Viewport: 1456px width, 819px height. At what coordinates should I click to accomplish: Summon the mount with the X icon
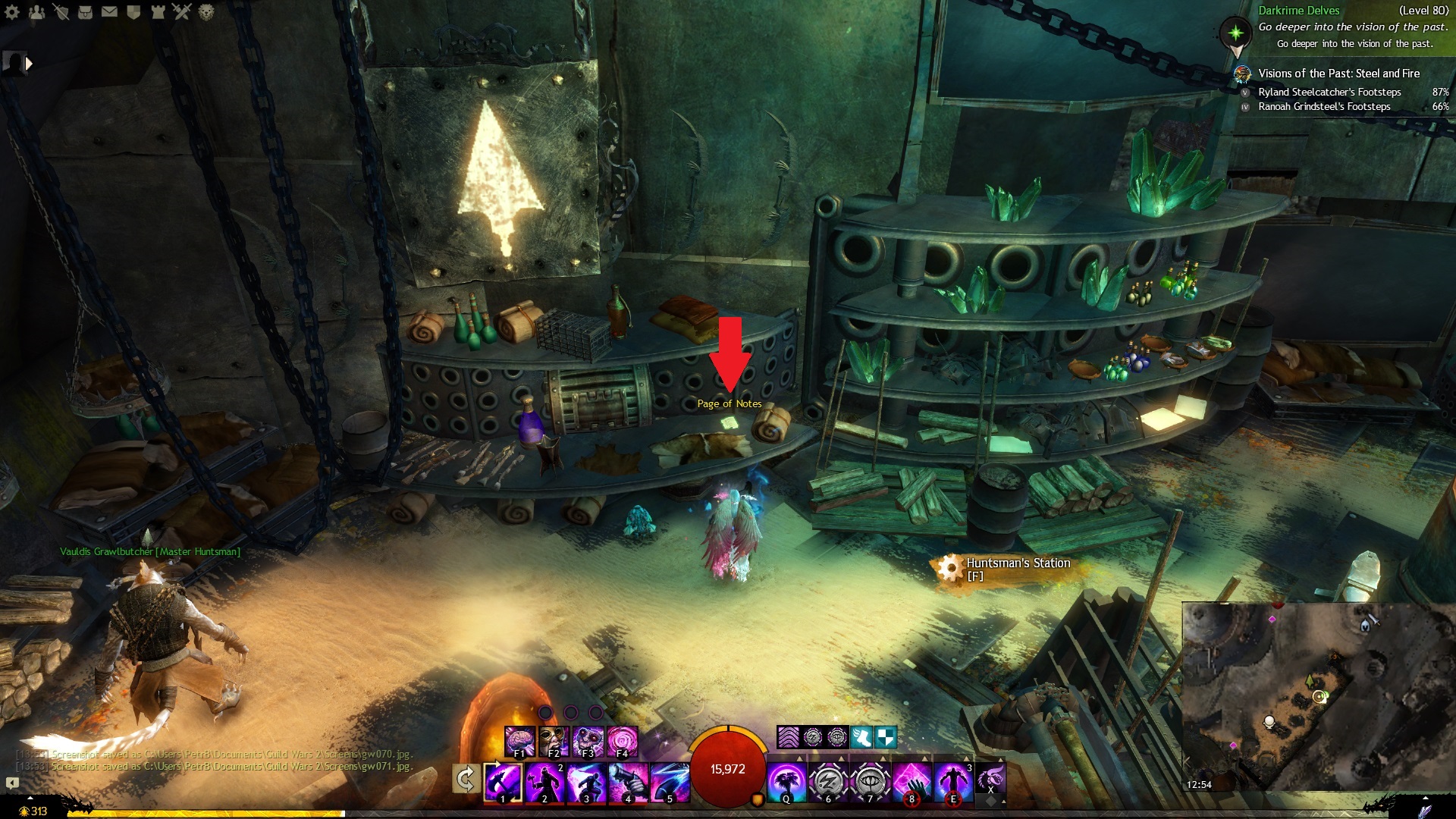coord(990,779)
